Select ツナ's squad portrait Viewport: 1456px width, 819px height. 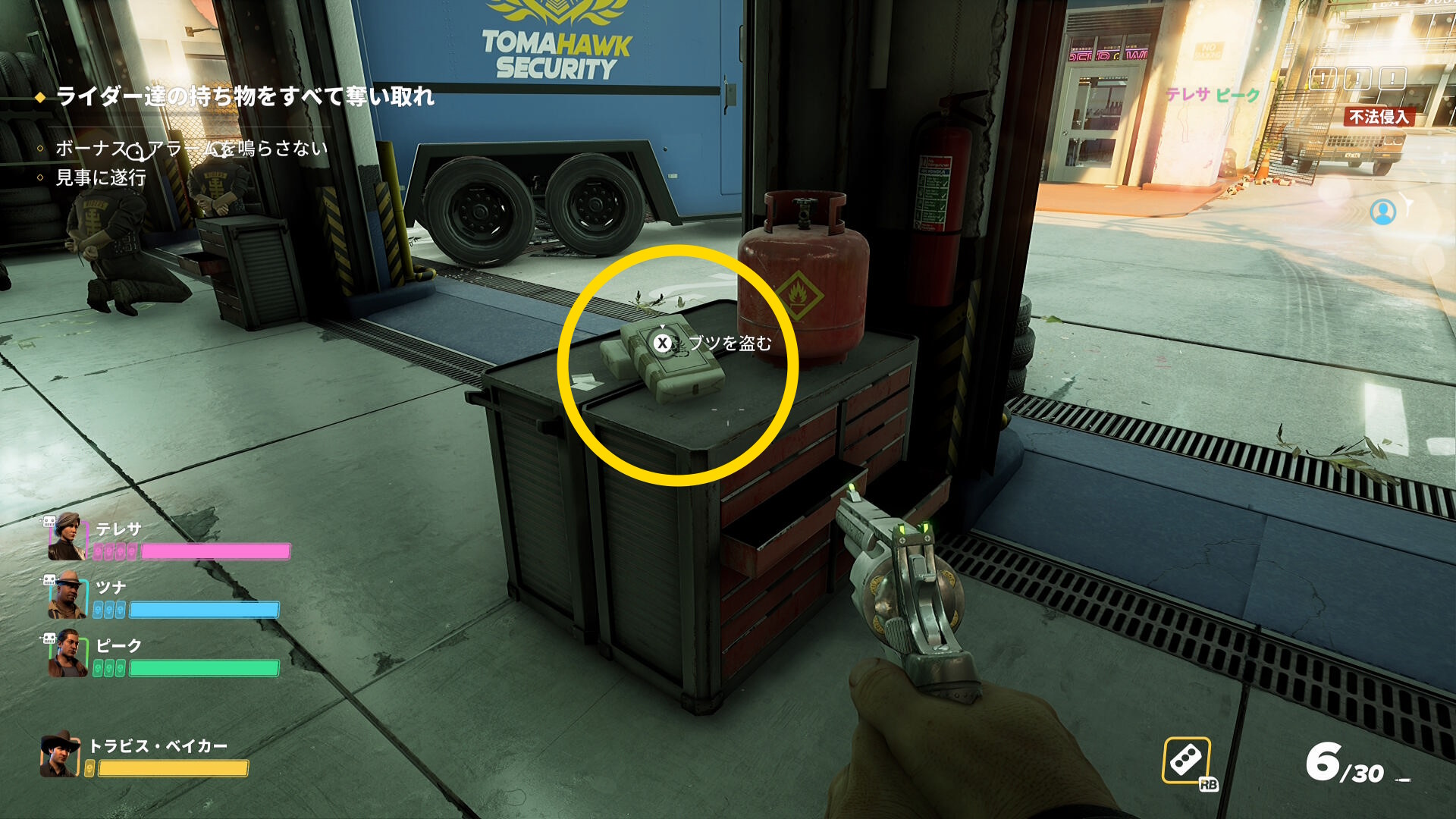pos(67,595)
